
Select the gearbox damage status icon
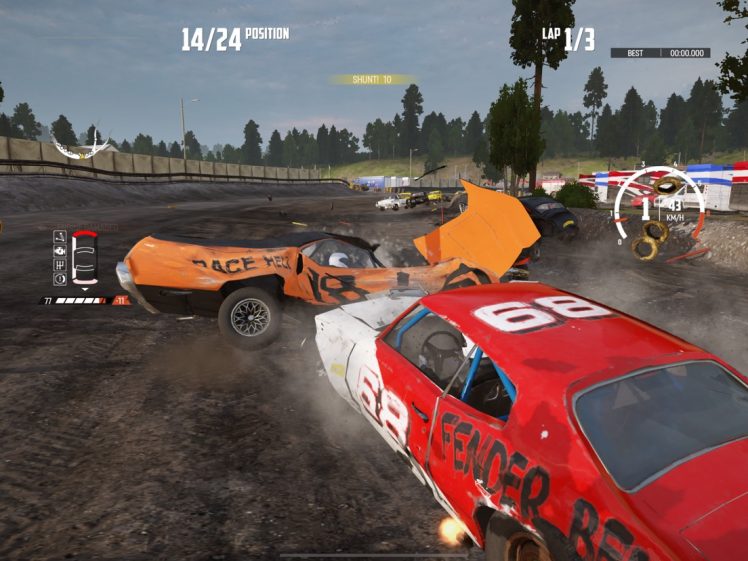click(60, 265)
